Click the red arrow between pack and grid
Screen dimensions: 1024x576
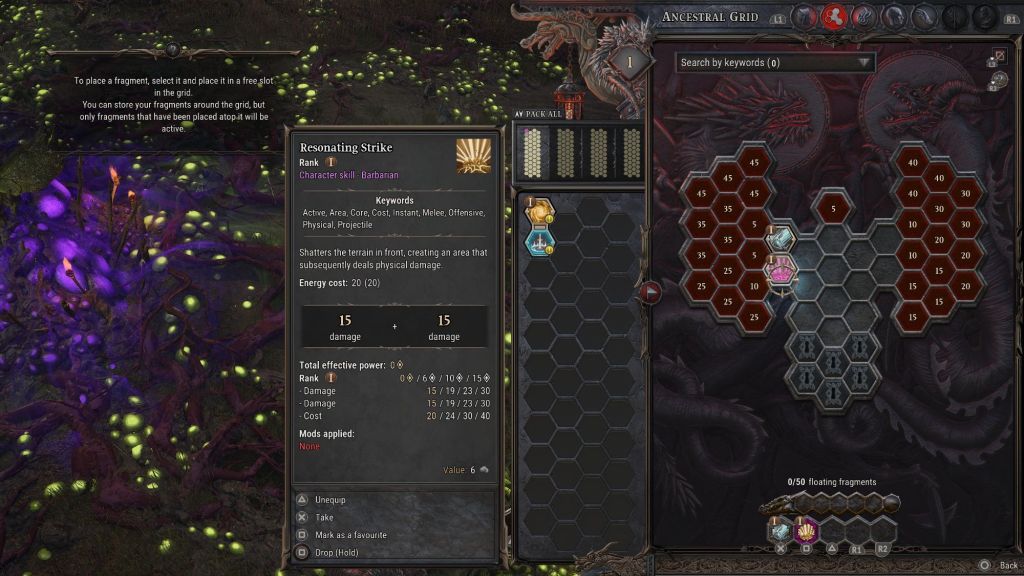pyautogui.click(x=651, y=292)
